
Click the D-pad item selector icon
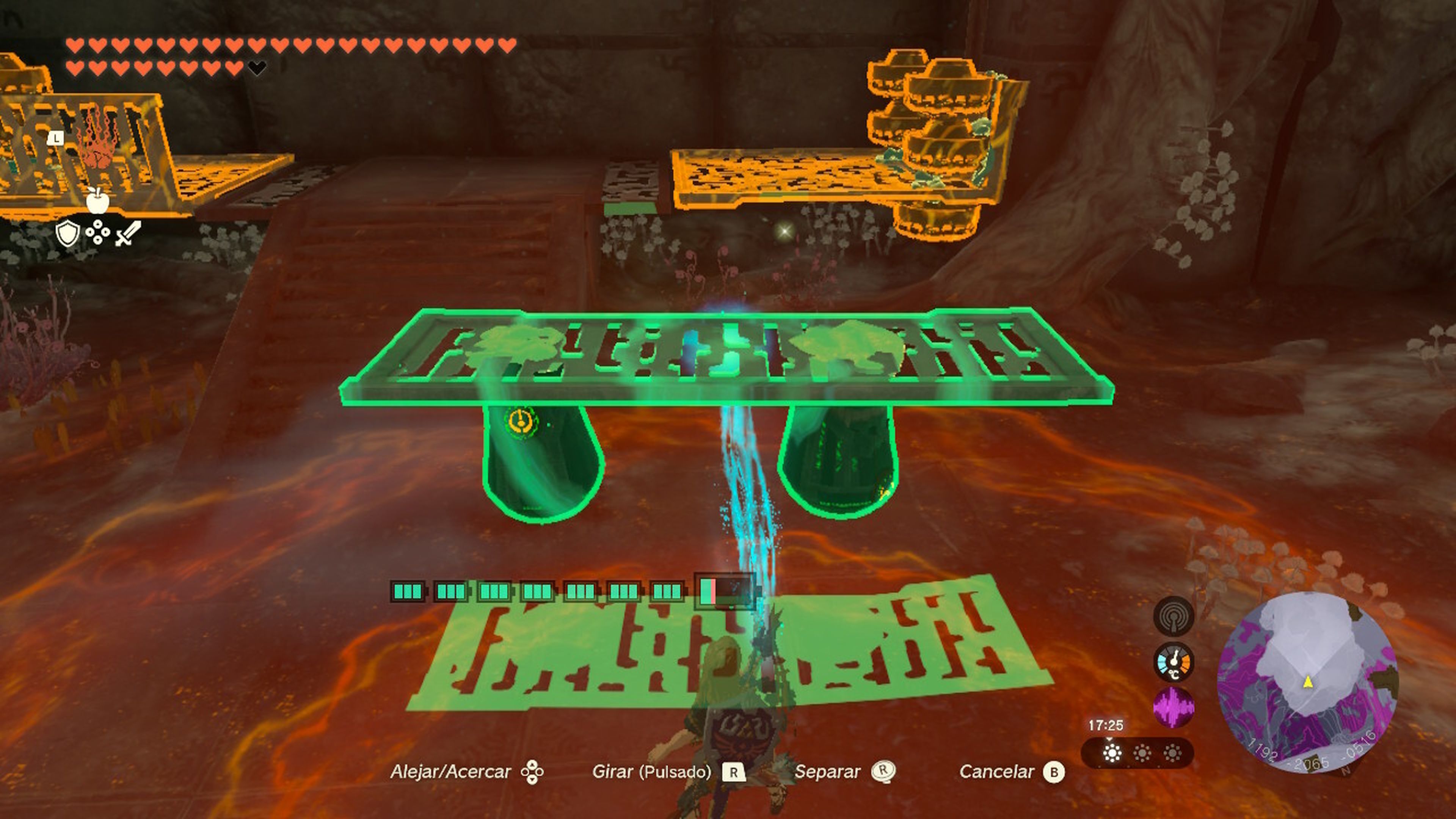[x=98, y=232]
